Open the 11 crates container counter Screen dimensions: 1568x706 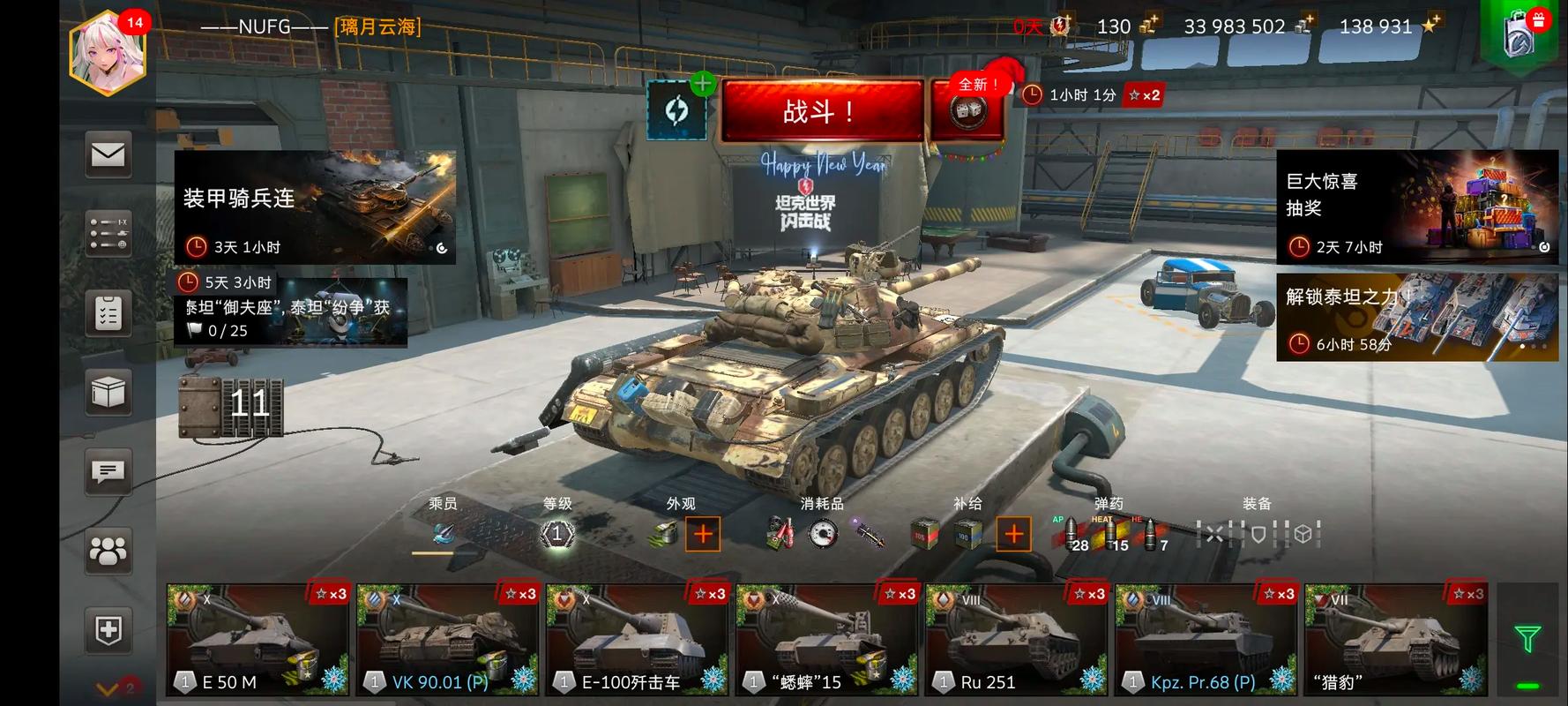pos(232,406)
